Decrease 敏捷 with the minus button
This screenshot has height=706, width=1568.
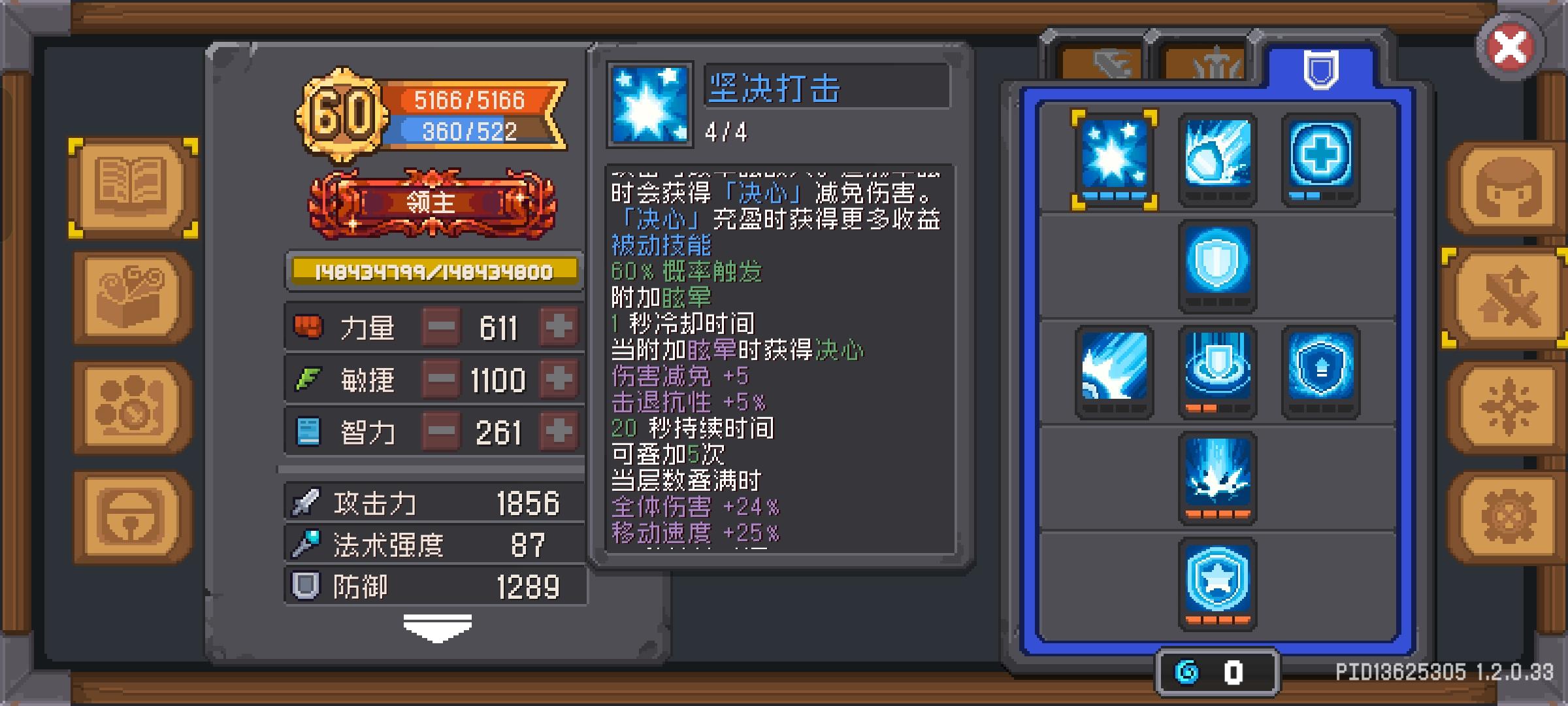pyautogui.click(x=440, y=379)
